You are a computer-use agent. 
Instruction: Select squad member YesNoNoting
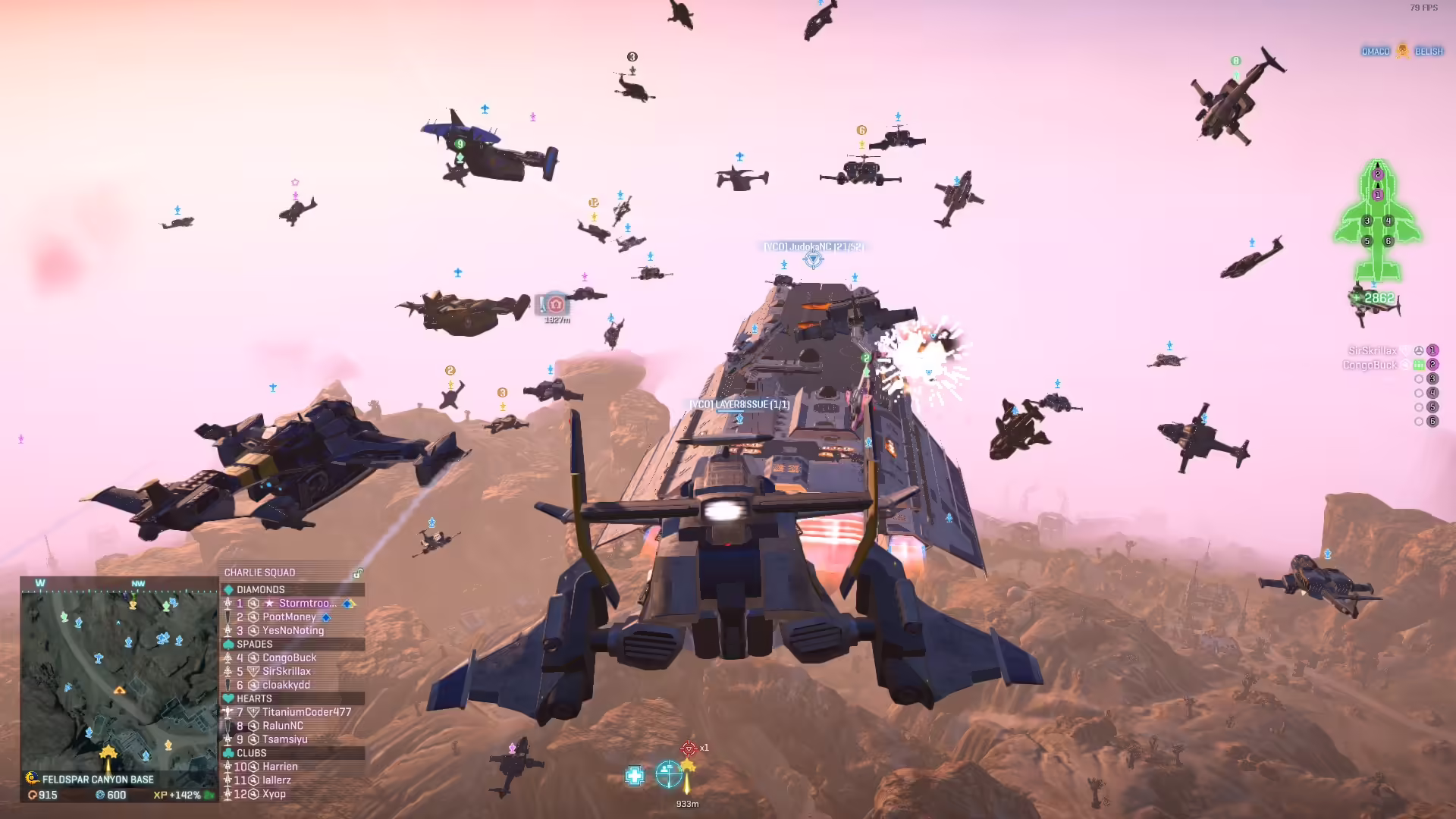point(293,631)
